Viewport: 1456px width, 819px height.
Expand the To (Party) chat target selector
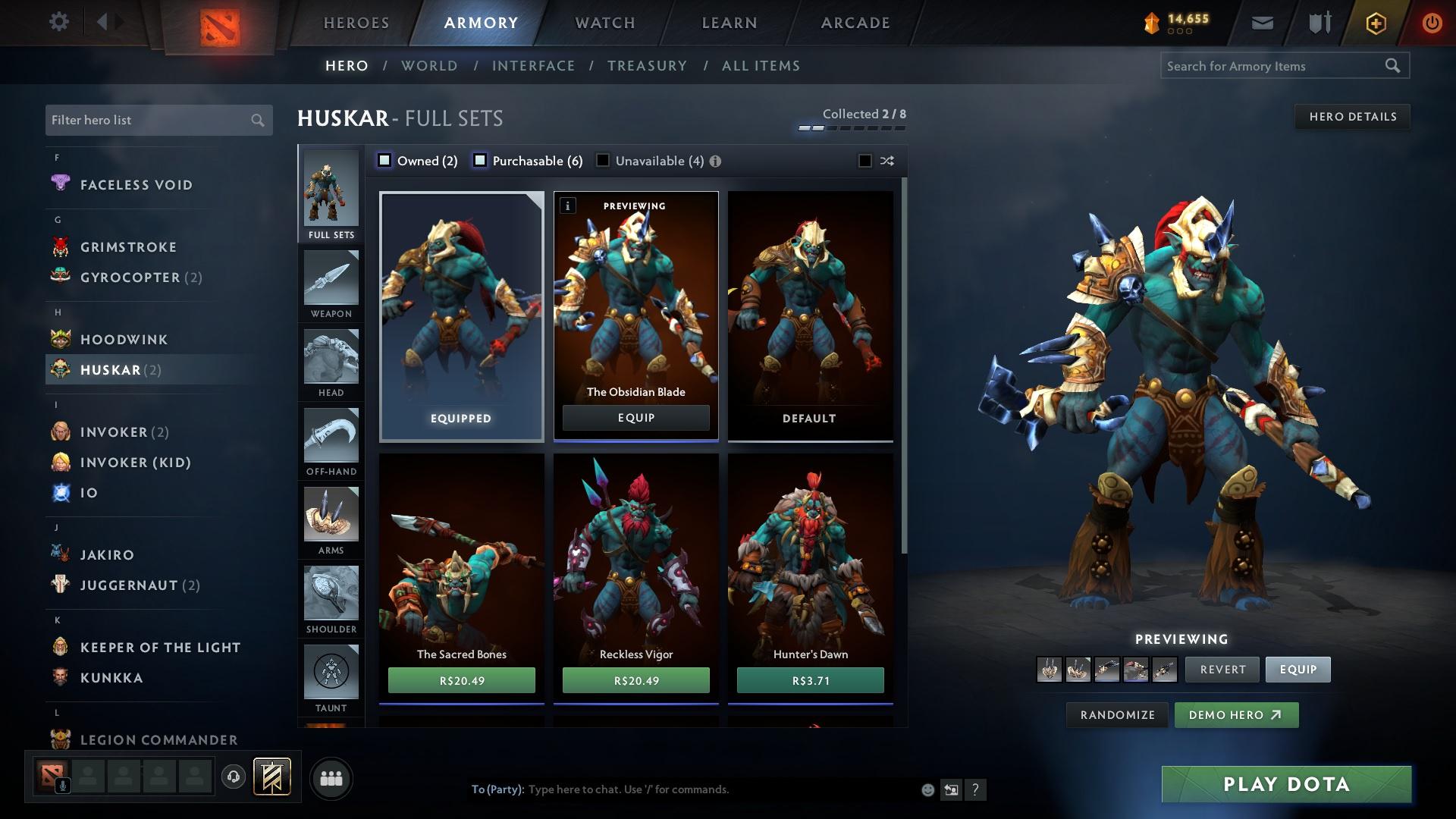coord(497,789)
